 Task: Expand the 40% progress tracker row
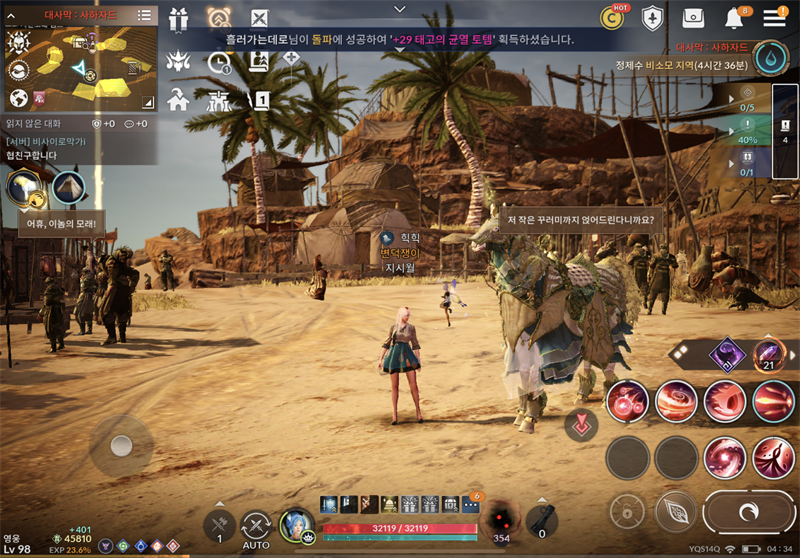[x=747, y=133]
